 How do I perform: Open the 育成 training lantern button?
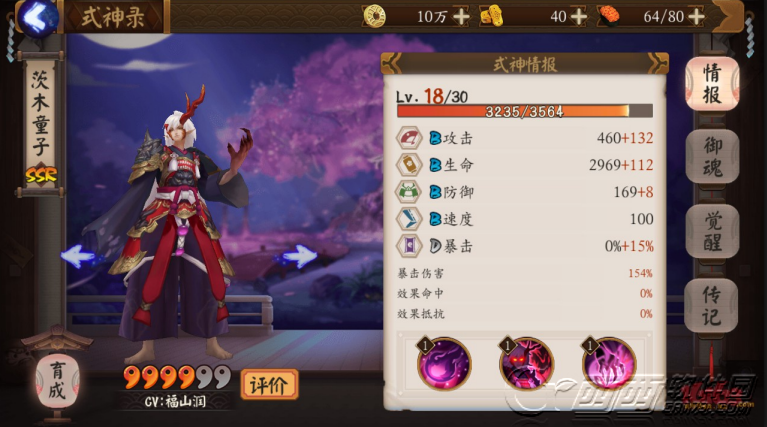click(x=56, y=379)
